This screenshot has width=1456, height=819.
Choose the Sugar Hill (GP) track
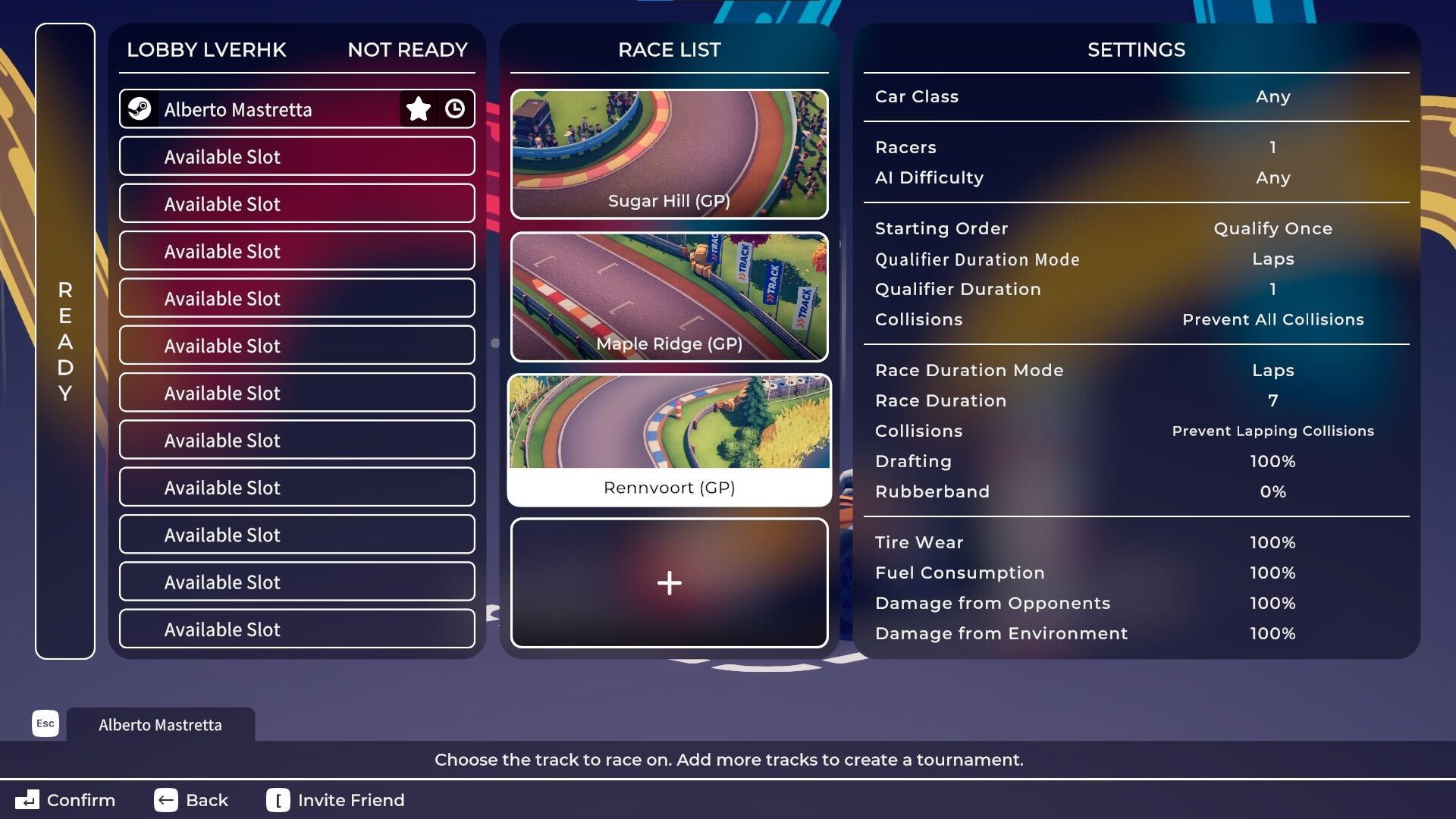pos(669,154)
